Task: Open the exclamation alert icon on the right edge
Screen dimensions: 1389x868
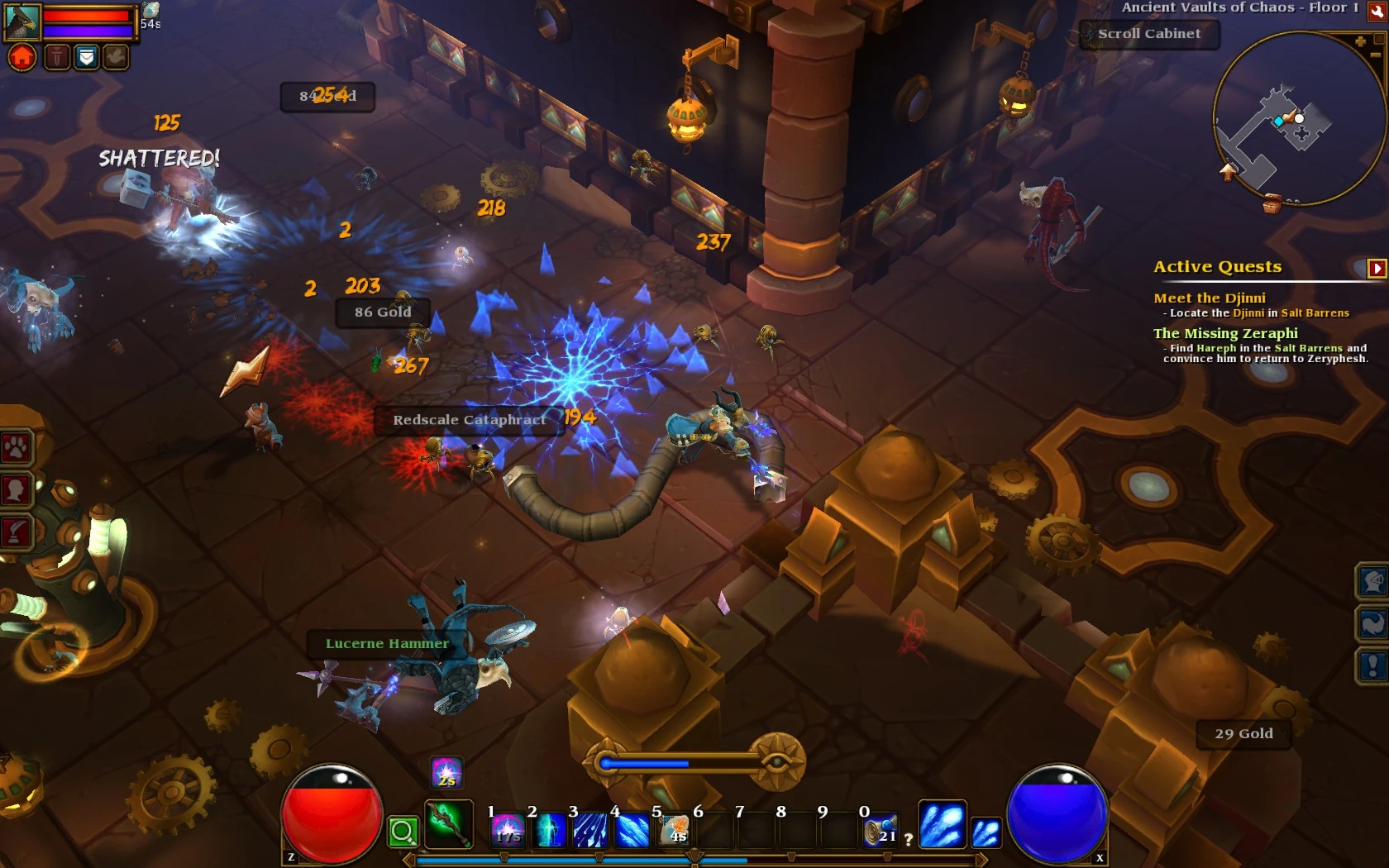Action: click(x=1372, y=663)
